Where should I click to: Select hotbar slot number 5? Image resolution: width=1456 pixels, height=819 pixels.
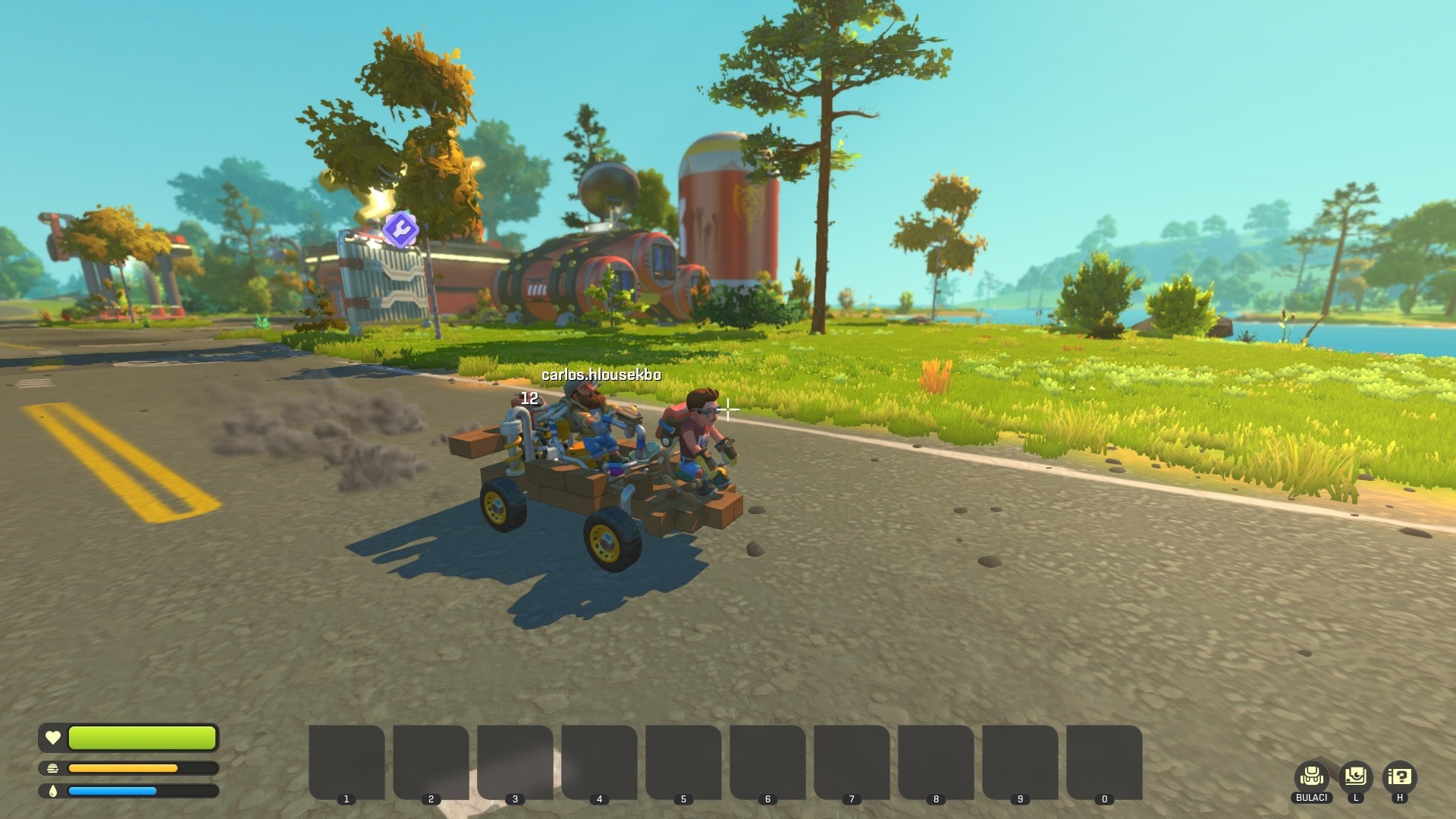click(683, 761)
